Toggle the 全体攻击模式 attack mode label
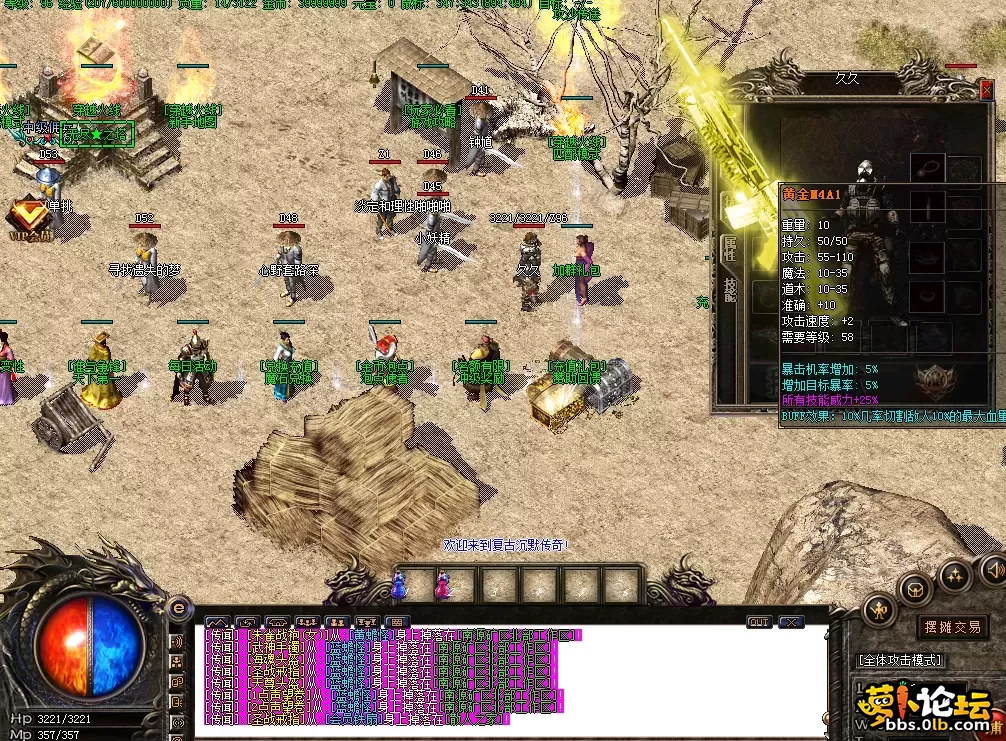 click(x=901, y=661)
